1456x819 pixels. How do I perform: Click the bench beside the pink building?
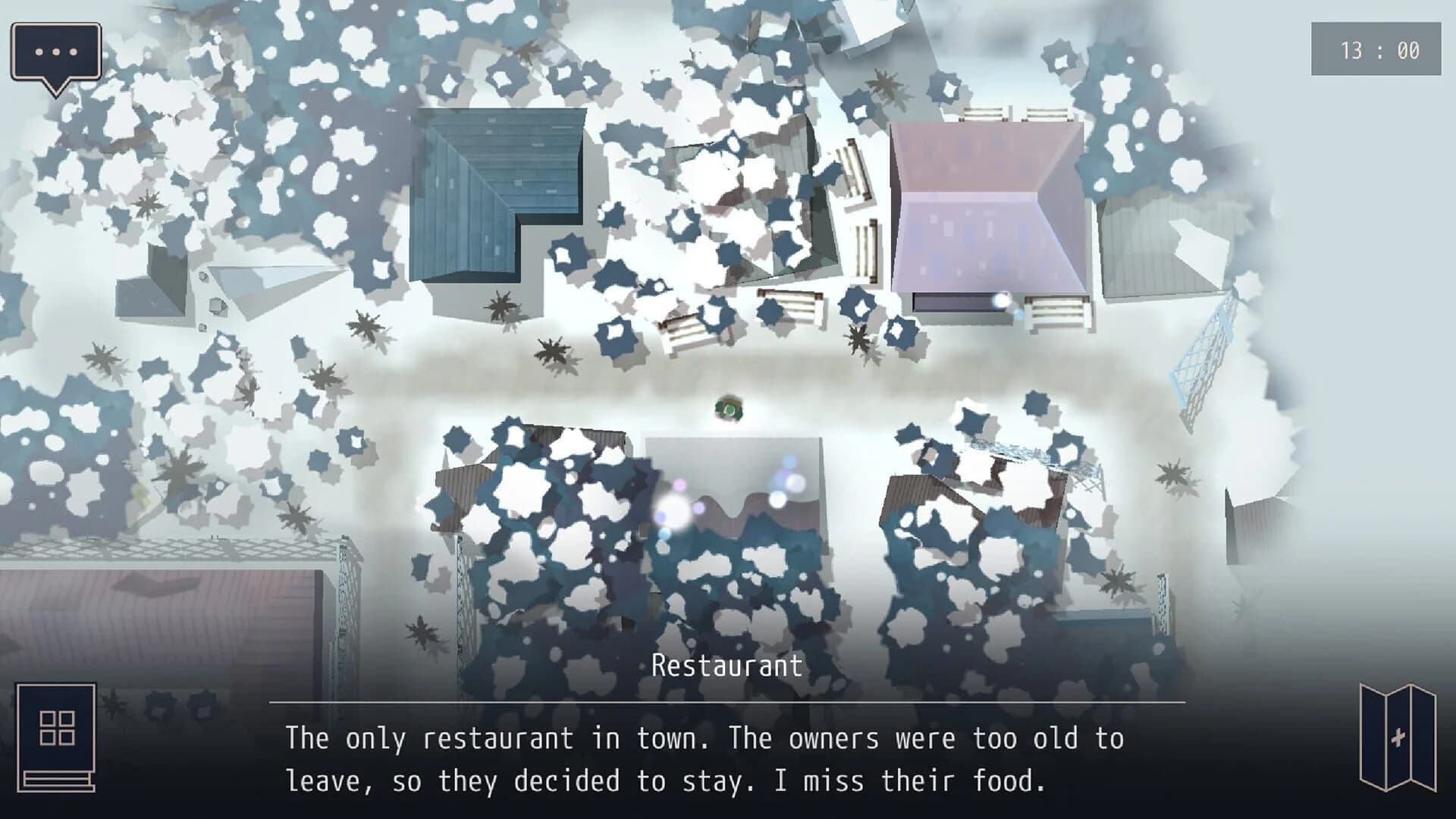(x=1054, y=311)
